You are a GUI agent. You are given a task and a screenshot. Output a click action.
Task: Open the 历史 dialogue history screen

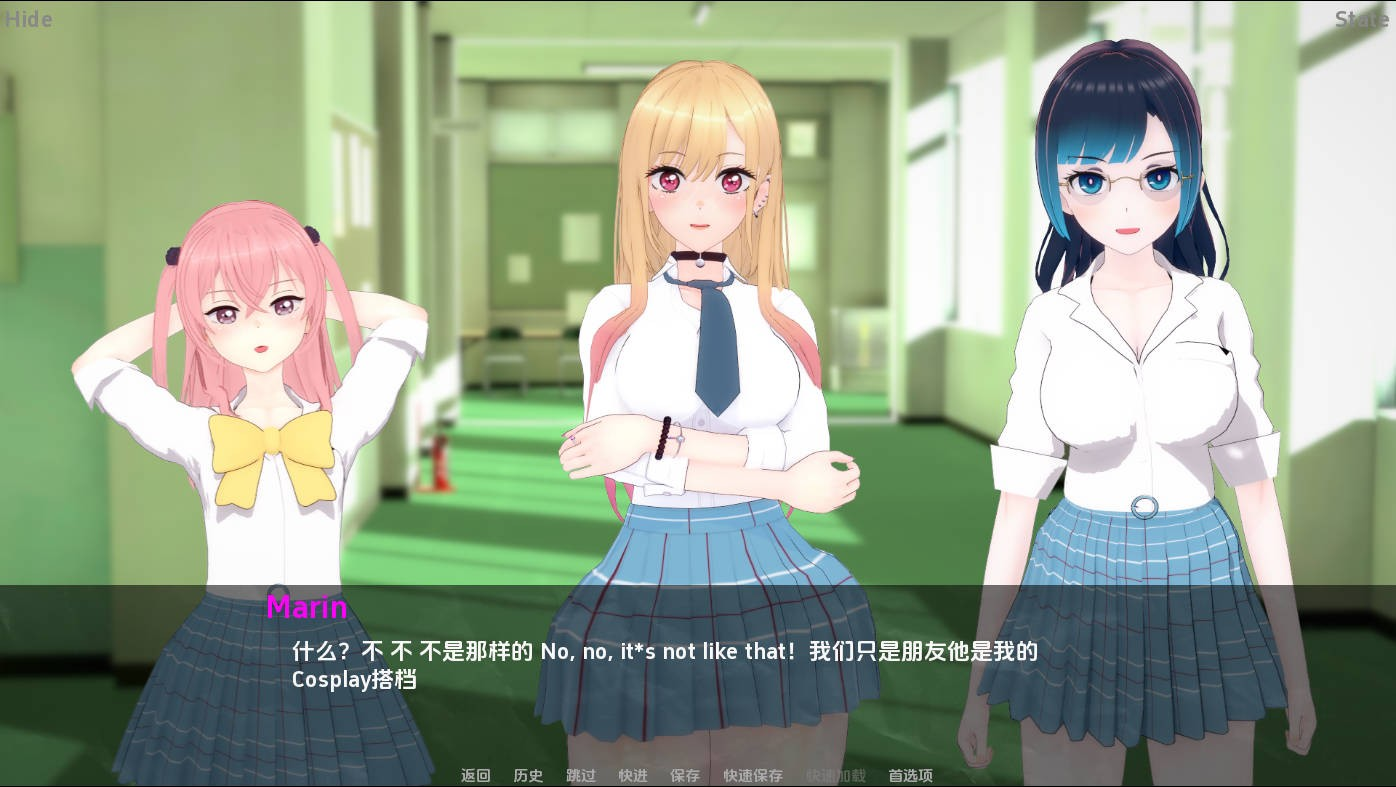click(x=528, y=775)
